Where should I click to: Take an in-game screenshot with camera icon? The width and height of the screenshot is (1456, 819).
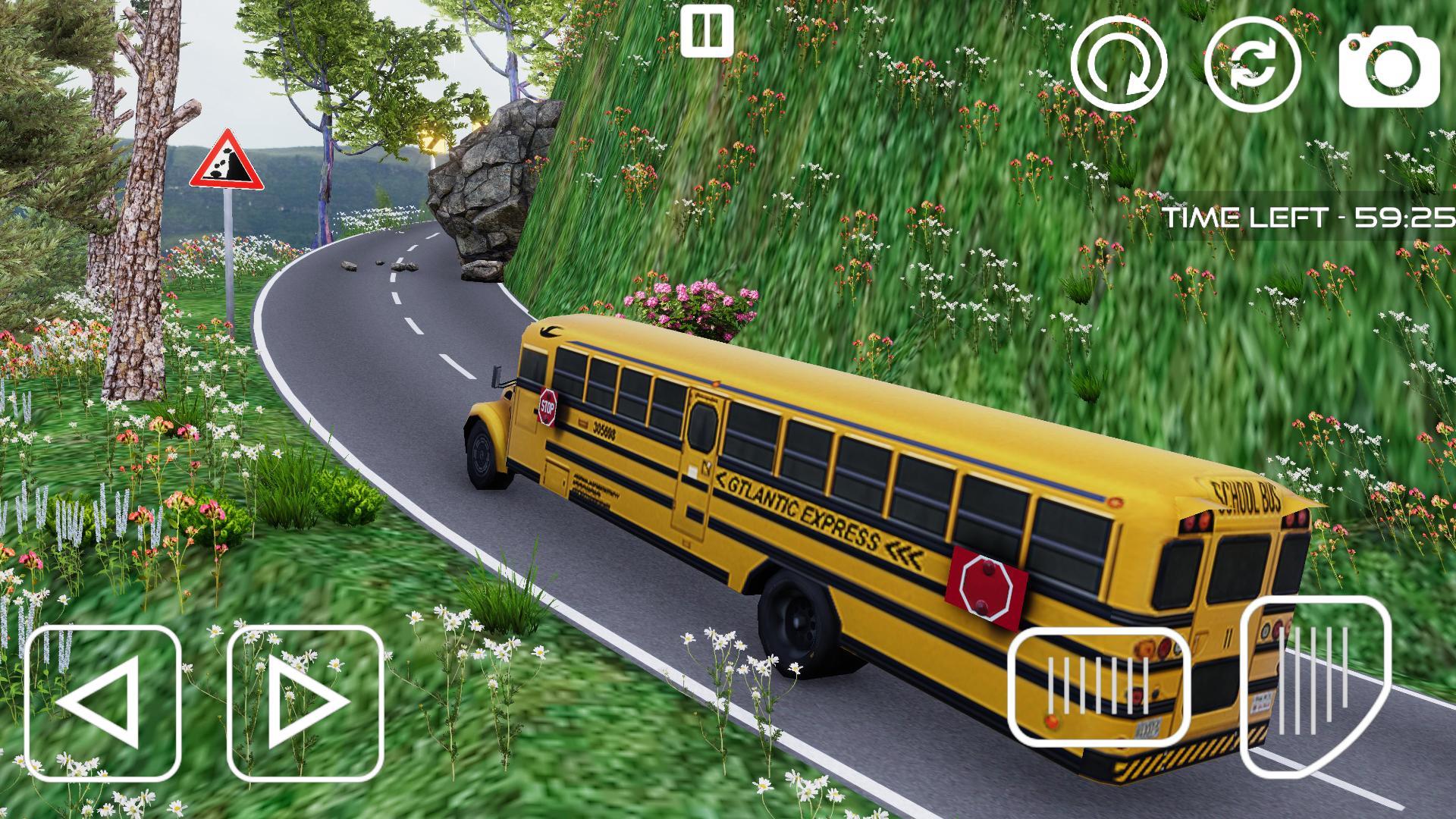pyautogui.click(x=1392, y=68)
